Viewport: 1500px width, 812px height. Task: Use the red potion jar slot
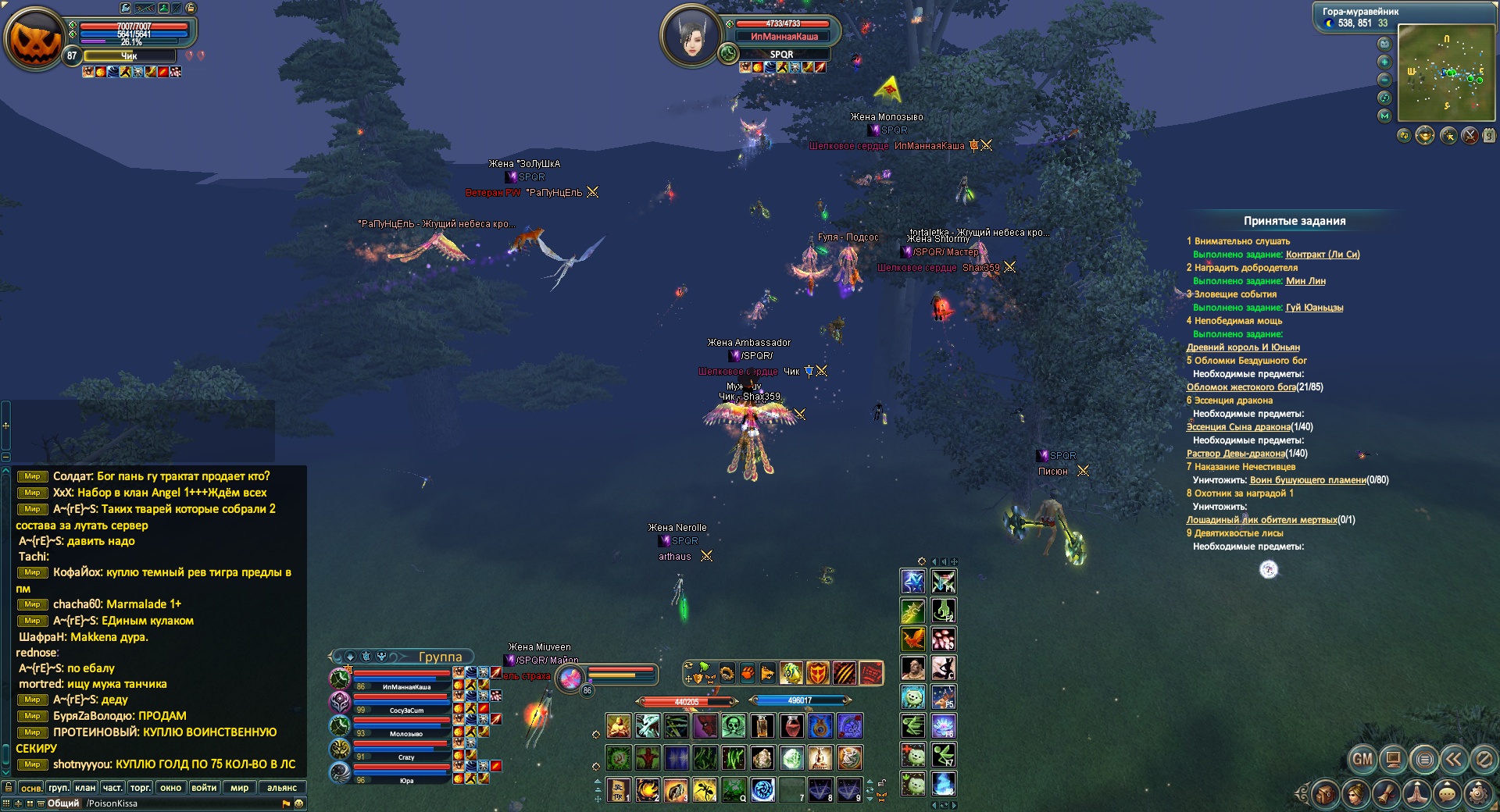coord(792,726)
